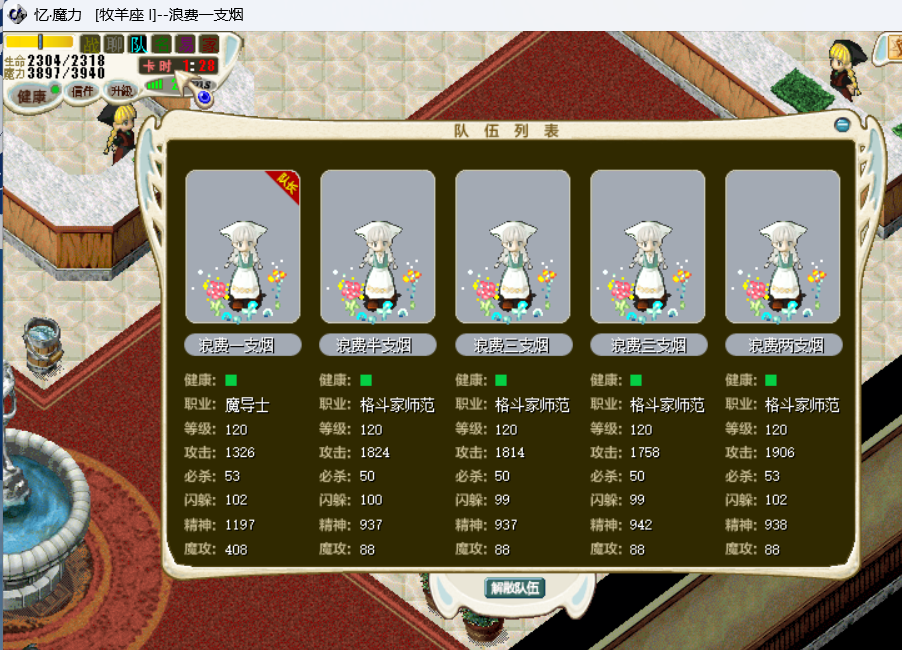This screenshot has width=902, height=650.
Task: Select the 浪费两支烟 member portrait
Action: (783, 246)
